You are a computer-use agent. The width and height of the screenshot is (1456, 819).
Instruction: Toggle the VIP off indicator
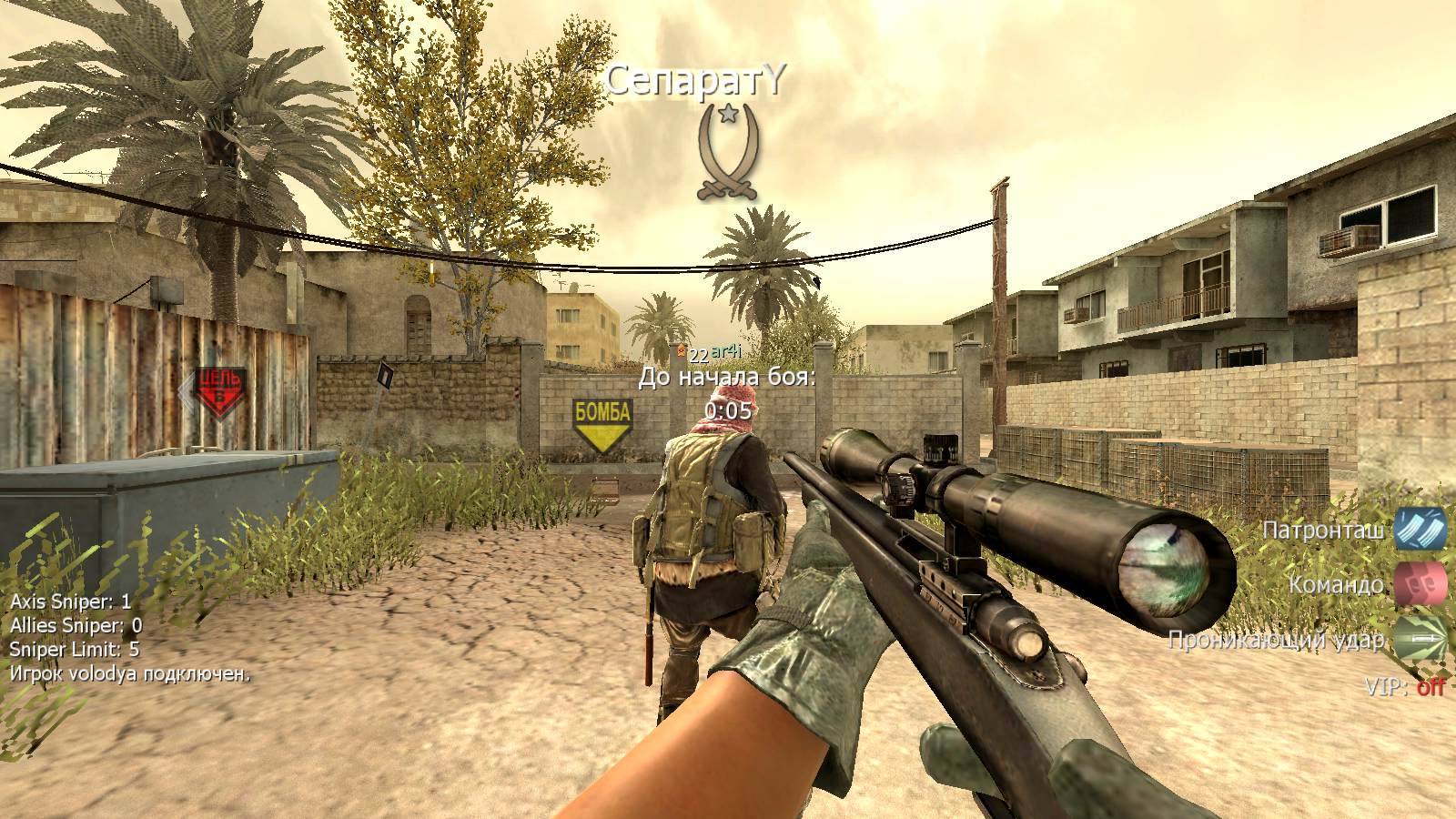pos(1405,687)
